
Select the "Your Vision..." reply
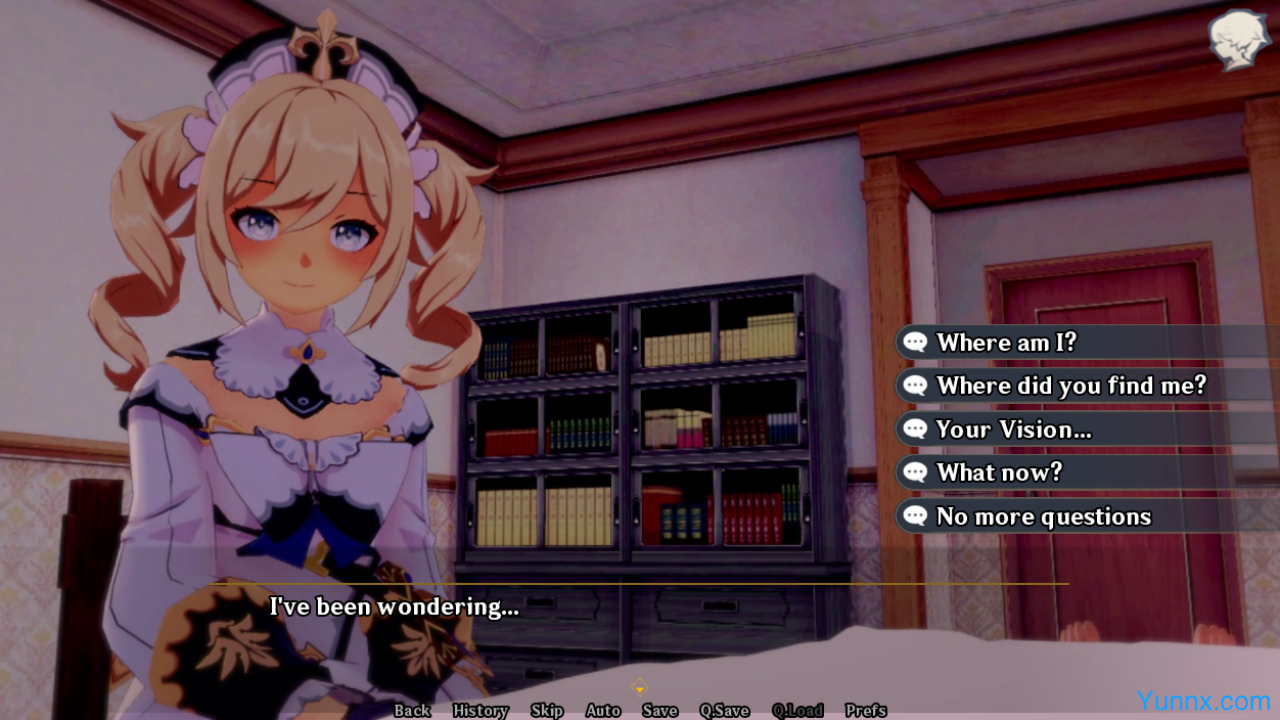pyautogui.click(x=1013, y=430)
